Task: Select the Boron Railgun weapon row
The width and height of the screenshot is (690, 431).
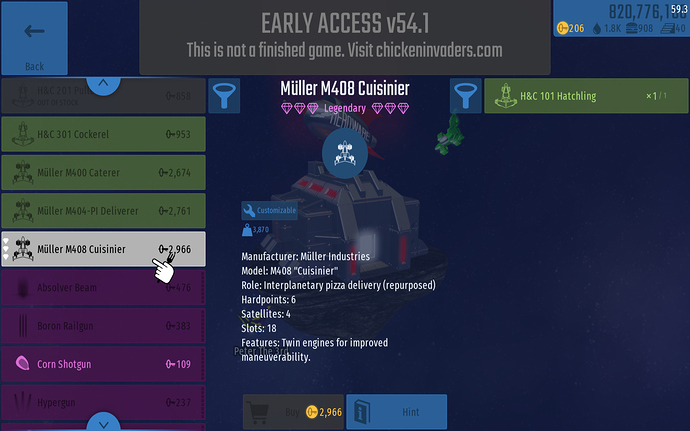Action: (103, 326)
